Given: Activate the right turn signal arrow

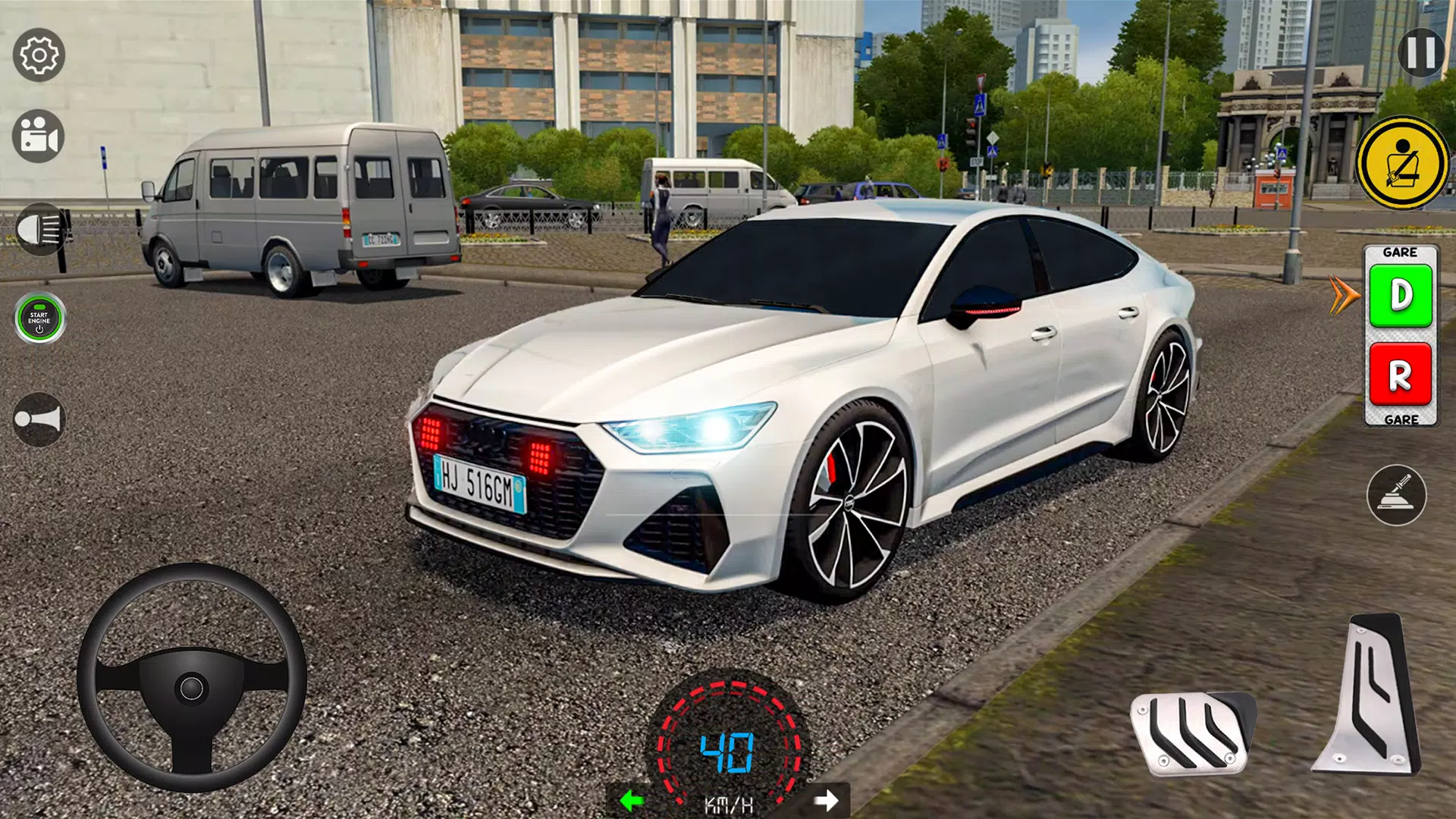Looking at the screenshot, I should [x=826, y=800].
